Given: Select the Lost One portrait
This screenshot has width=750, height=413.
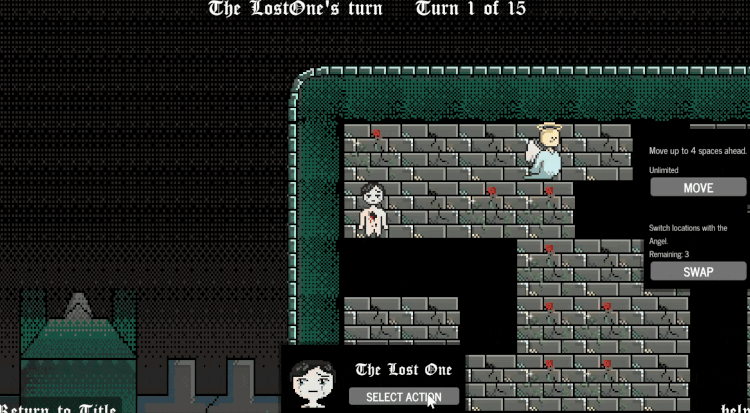Looking at the screenshot, I should pyautogui.click(x=312, y=384).
